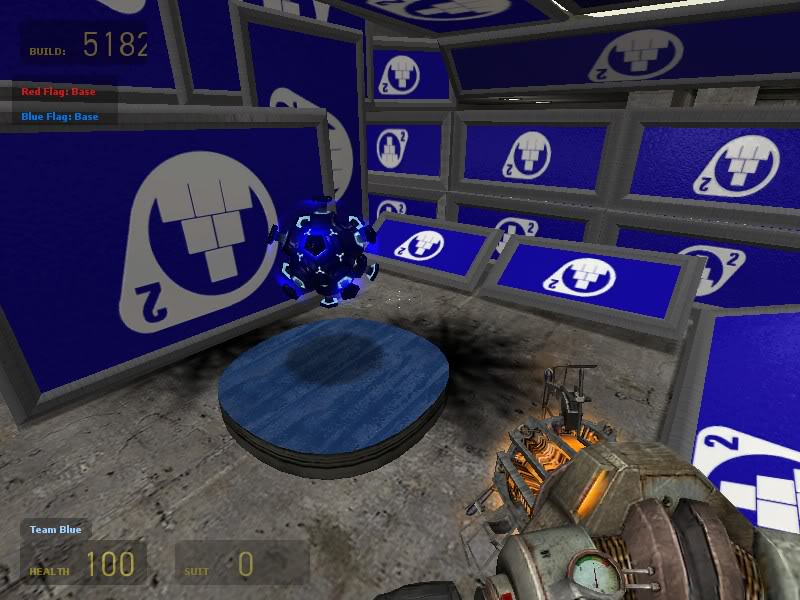Click the Team Blue label

pos(55,529)
